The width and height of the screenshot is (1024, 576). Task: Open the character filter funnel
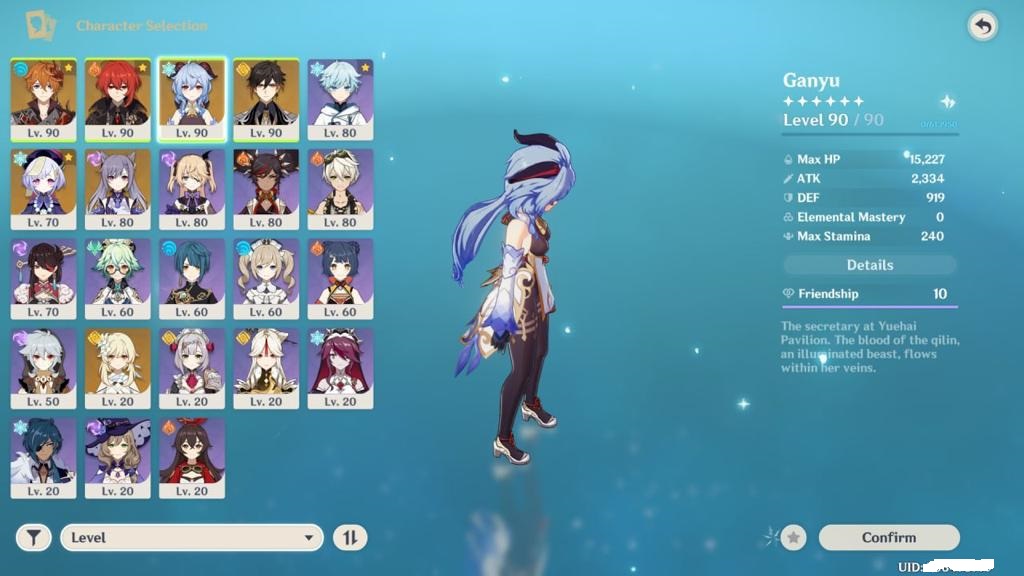coord(34,538)
